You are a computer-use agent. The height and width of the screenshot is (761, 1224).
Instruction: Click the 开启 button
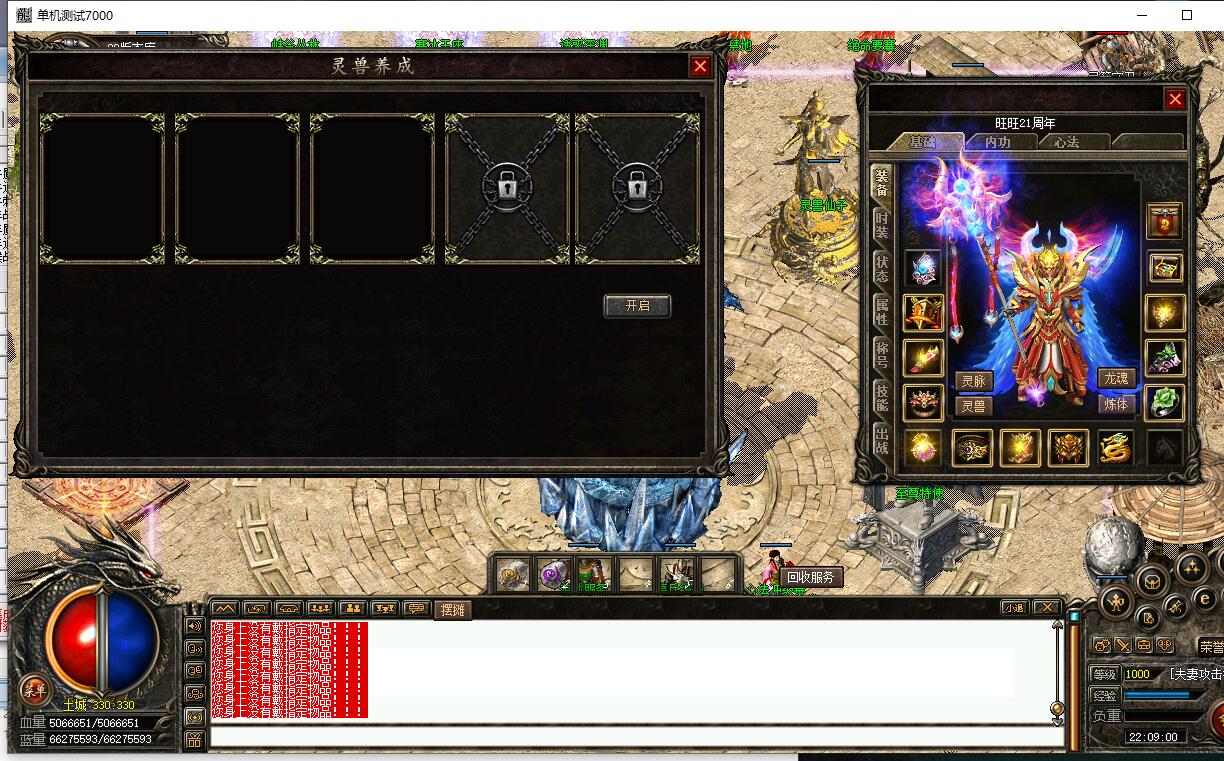click(637, 306)
